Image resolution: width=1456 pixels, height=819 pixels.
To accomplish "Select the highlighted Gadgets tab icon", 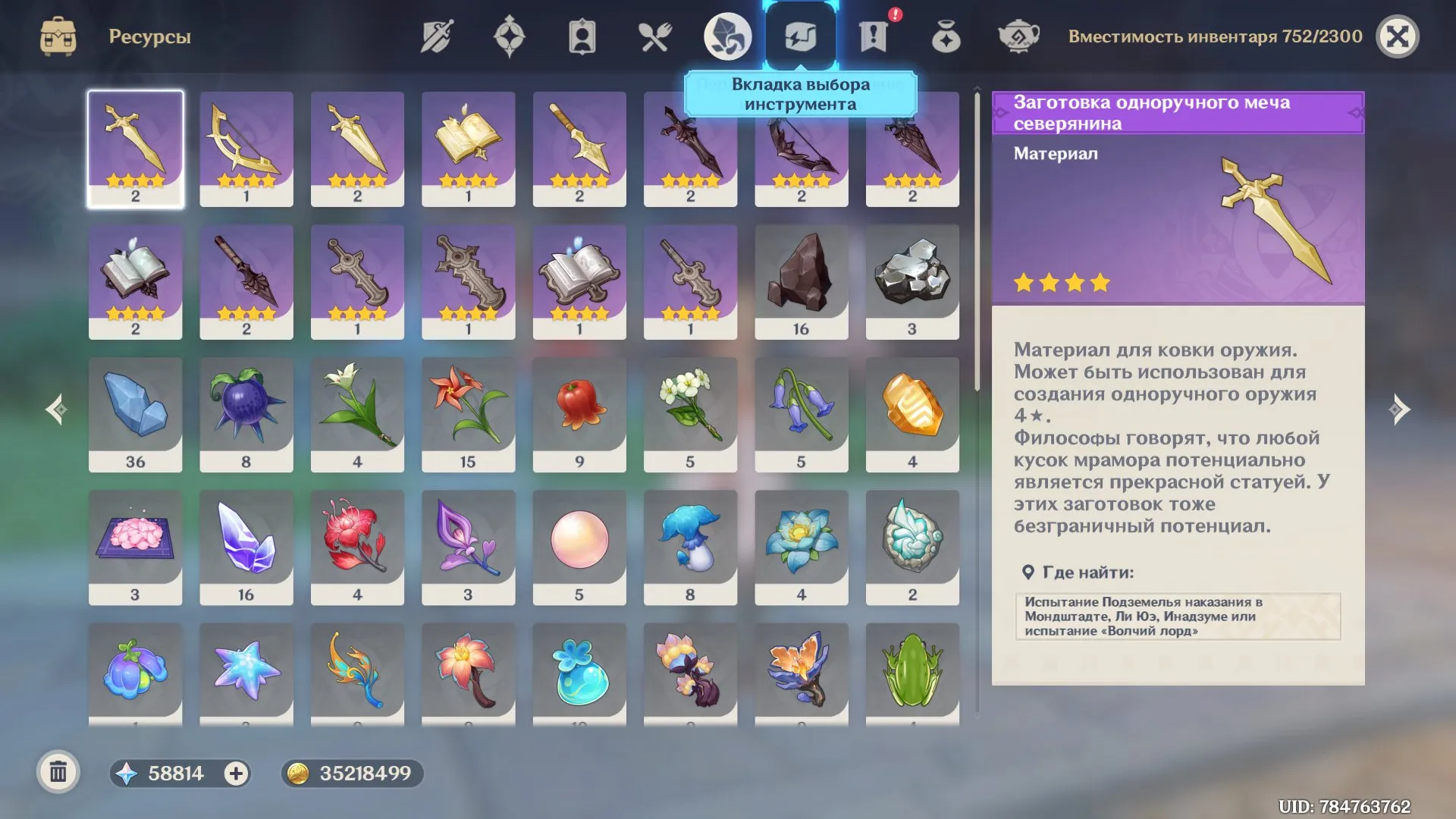I will [x=801, y=34].
